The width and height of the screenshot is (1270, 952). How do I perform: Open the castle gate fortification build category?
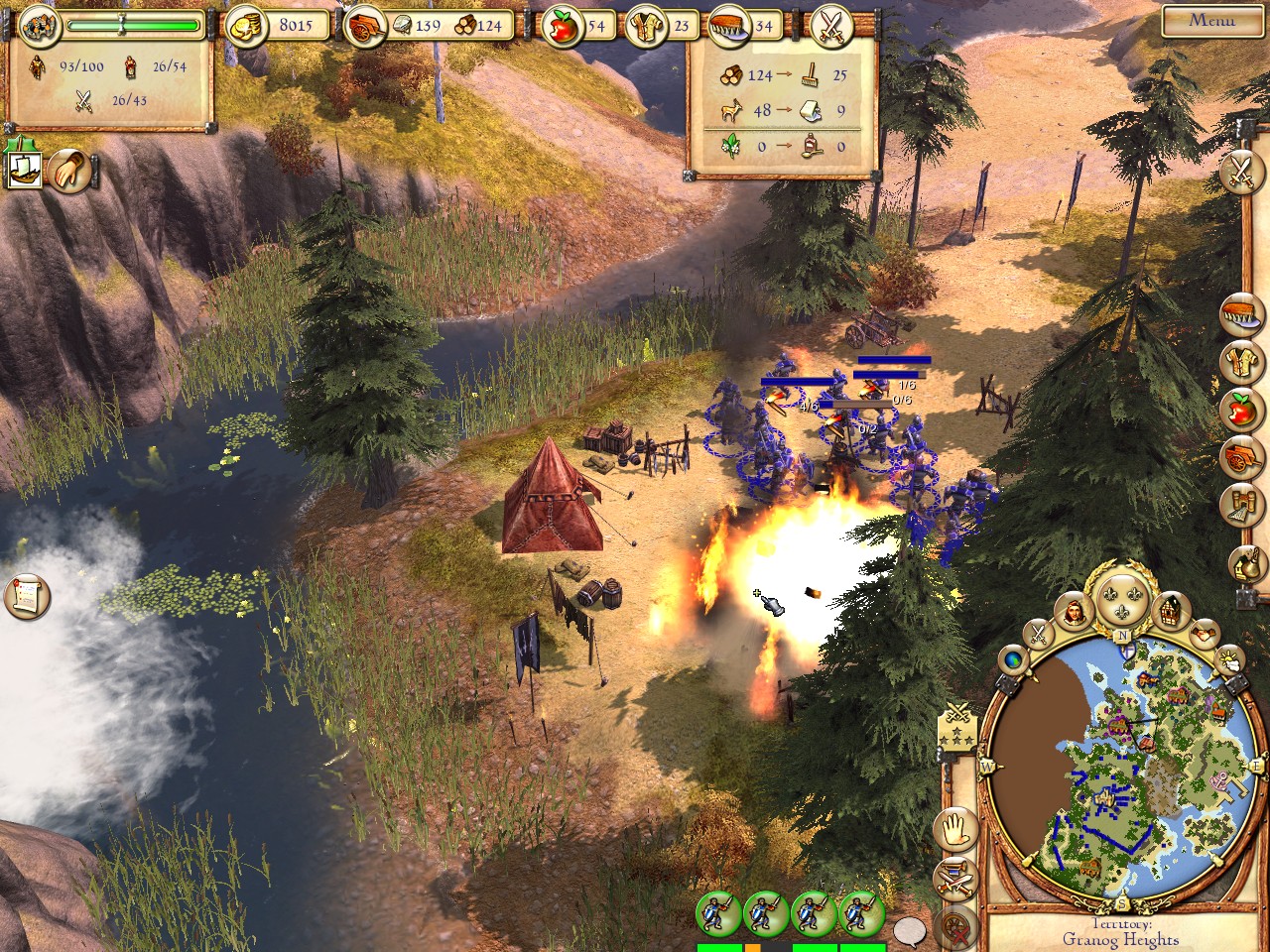(x=1241, y=505)
